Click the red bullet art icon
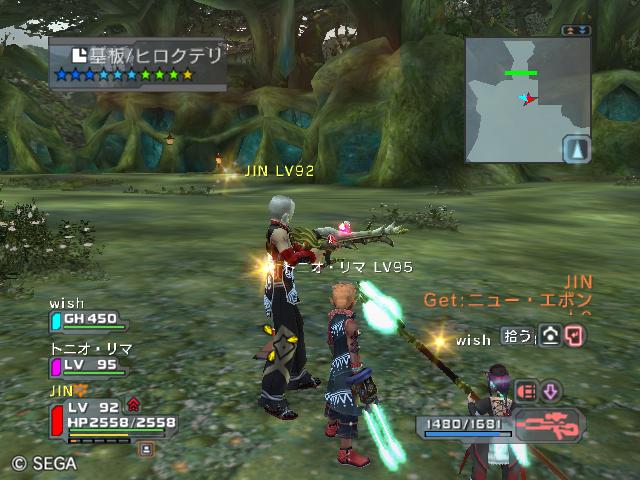 pyautogui.click(x=527, y=391)
